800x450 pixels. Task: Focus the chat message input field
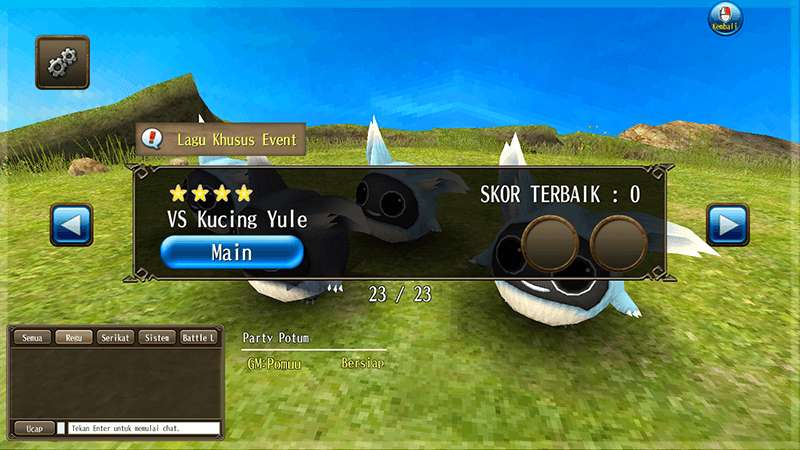click(x=144, y=428)
